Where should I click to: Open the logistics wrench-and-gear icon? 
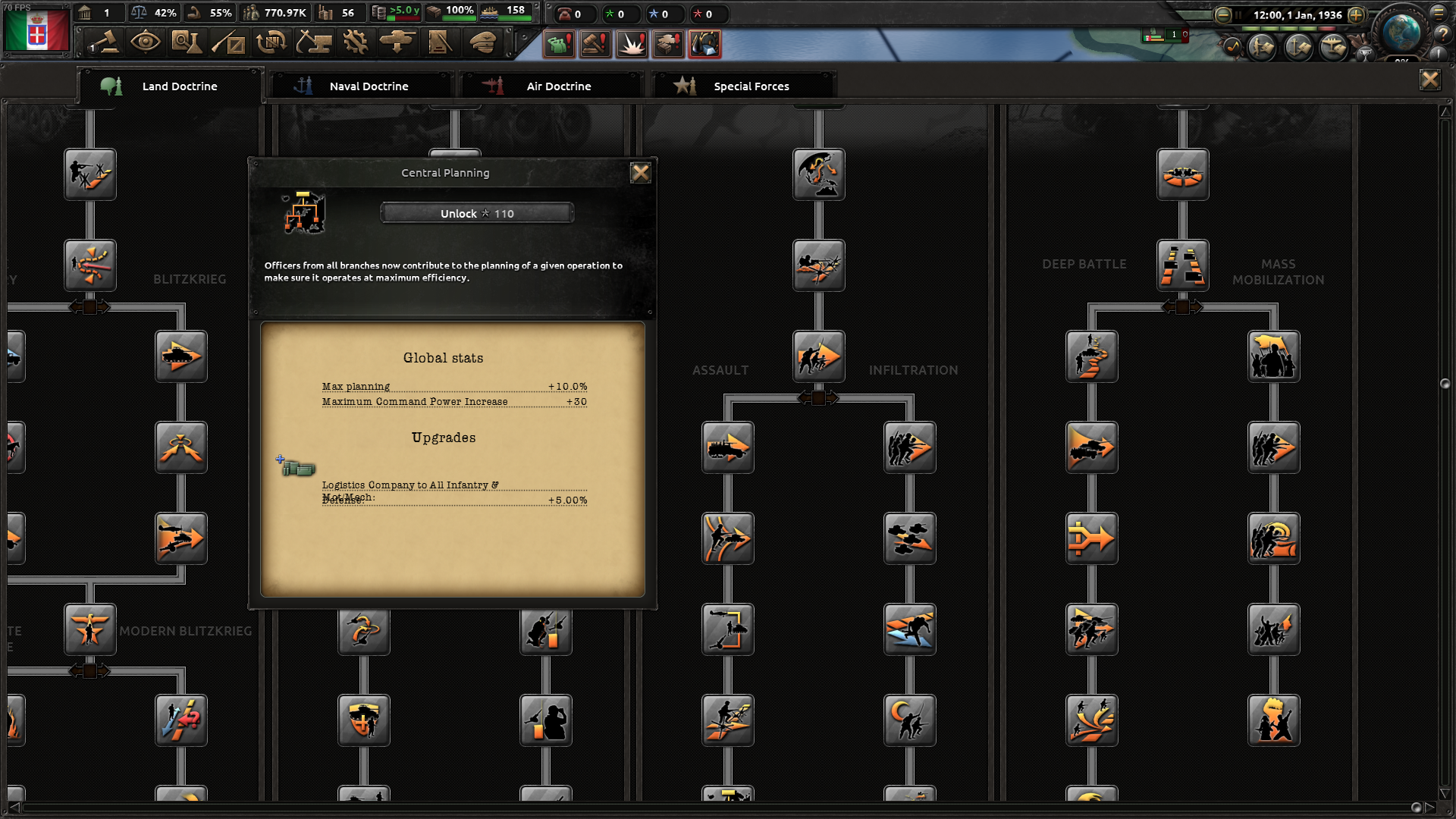click(355, 43)
